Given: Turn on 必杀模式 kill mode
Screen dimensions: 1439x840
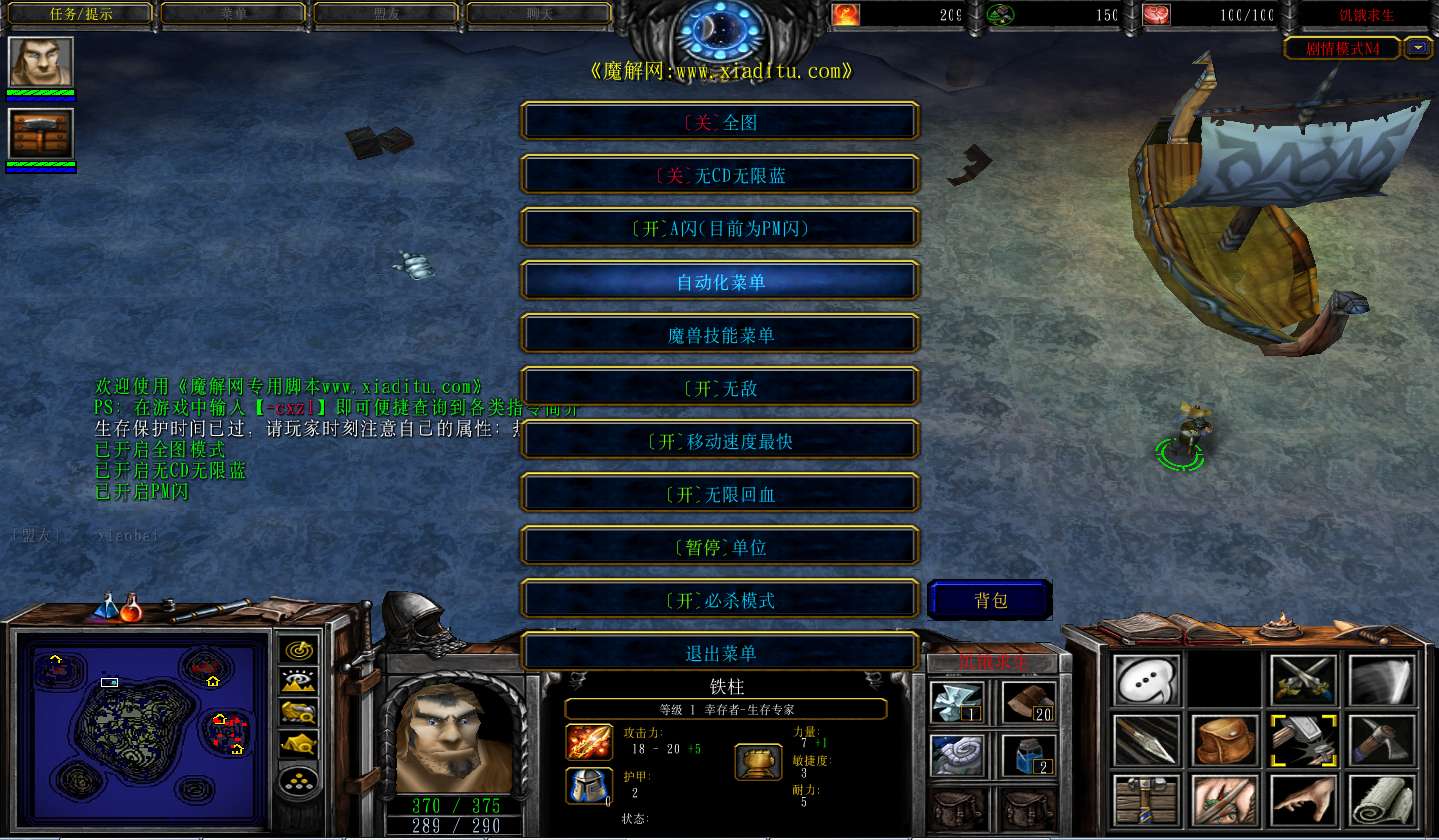Looking at the screenshot, I should [x=720, y=600].
